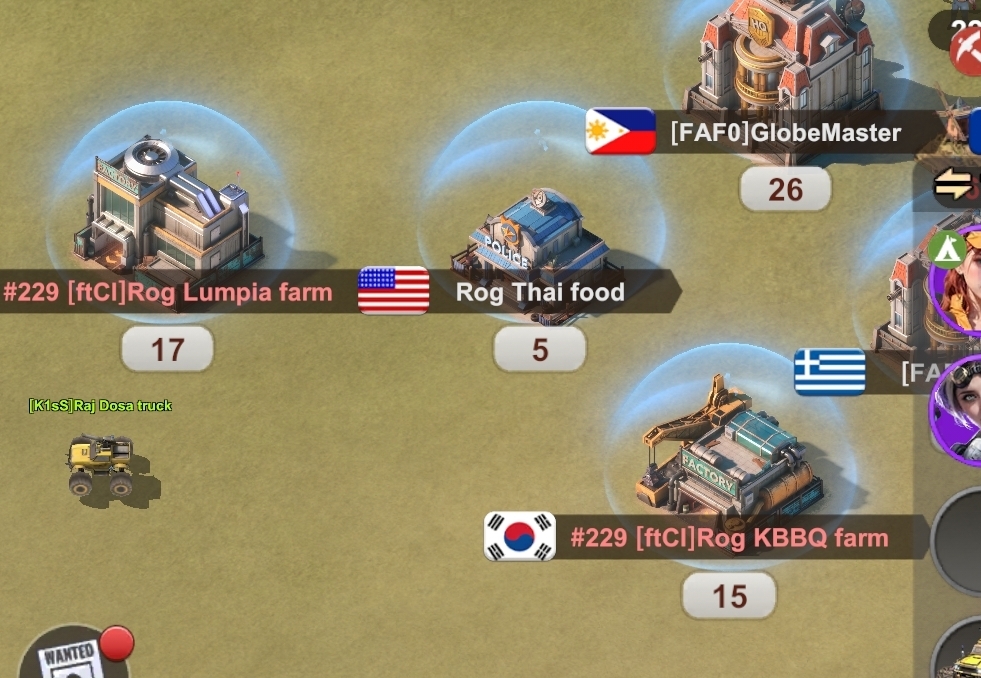Select the Raj Dosa truck unit label
This screenshot has width=981, height=678.
100,405
